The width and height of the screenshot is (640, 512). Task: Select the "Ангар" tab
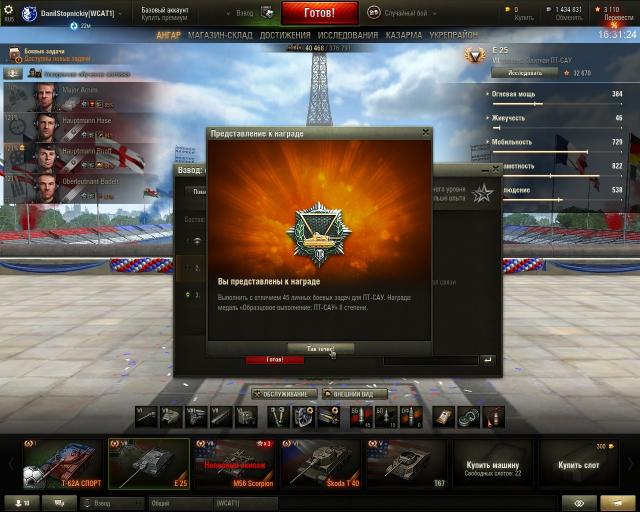169,36
